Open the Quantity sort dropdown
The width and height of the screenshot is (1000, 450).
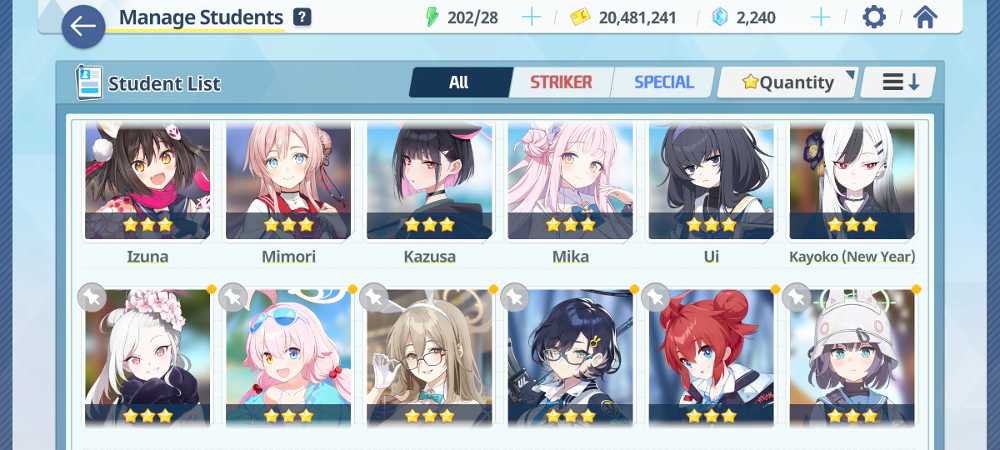[x=788, y=83]
